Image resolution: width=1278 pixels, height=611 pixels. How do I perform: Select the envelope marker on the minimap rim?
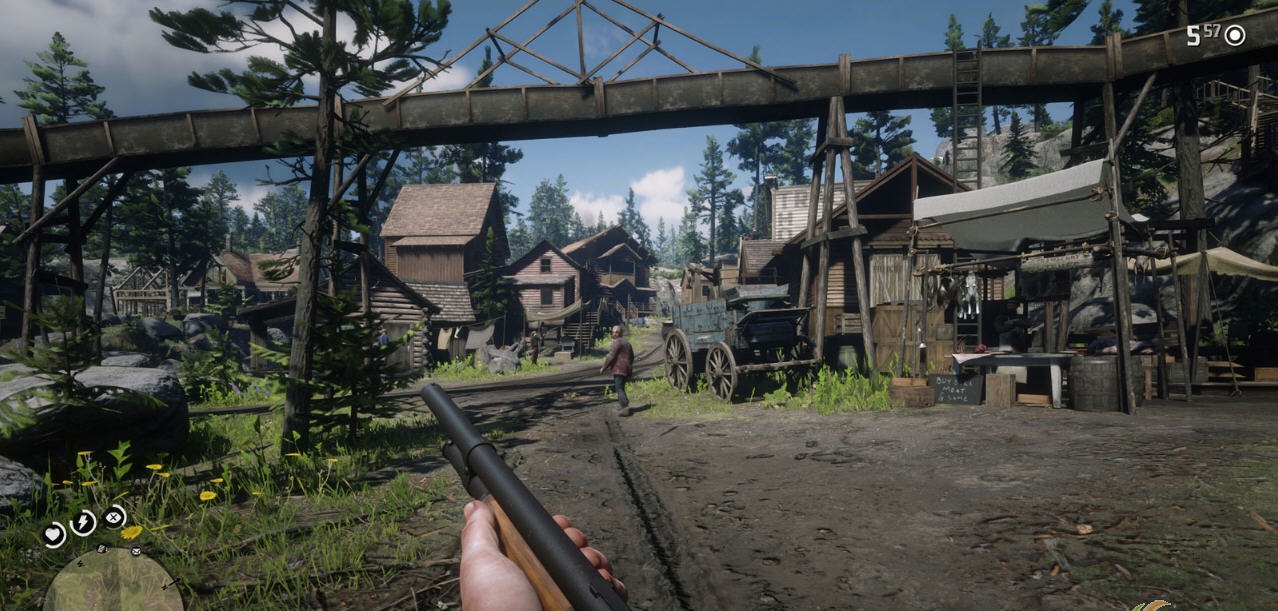[x=136, y=551]
